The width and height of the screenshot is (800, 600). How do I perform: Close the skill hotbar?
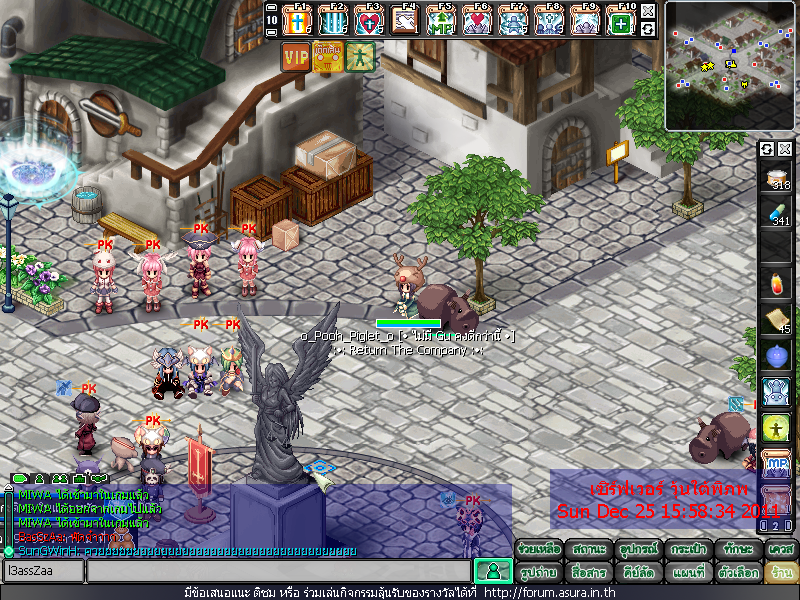[648, 11]
